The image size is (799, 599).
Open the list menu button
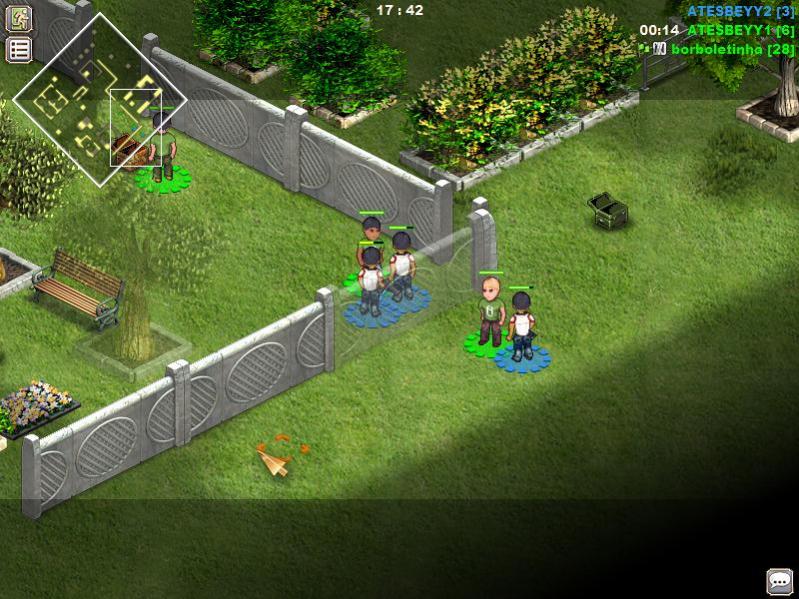tap(19, 50)
